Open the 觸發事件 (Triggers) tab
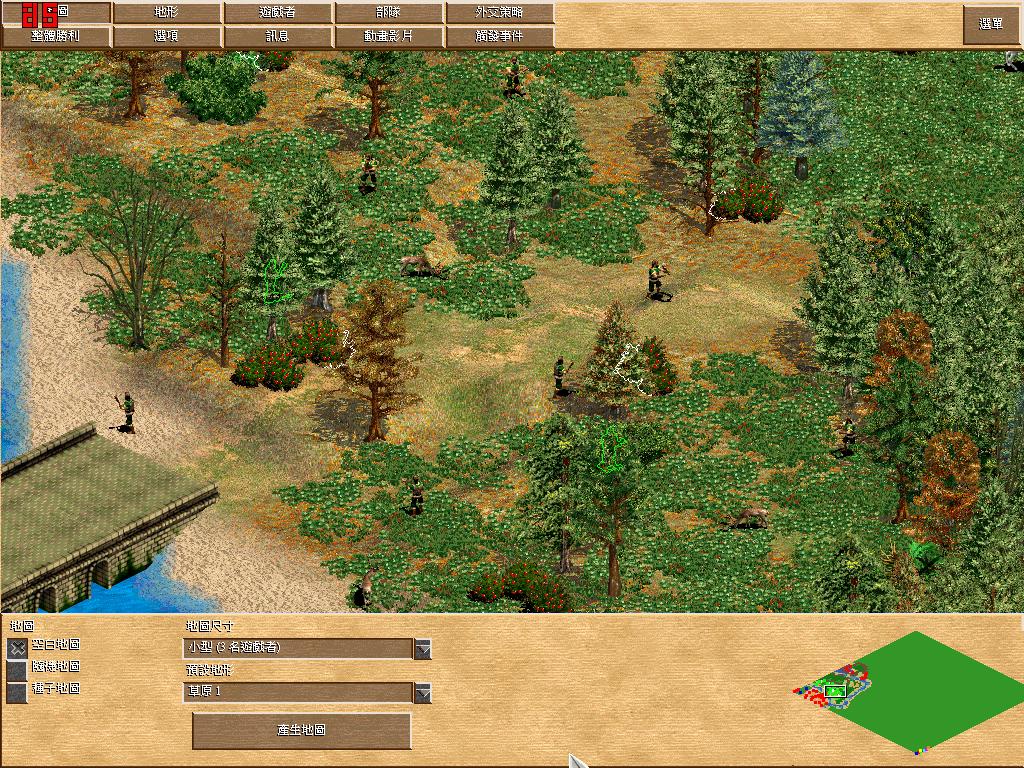 (499, 36)
